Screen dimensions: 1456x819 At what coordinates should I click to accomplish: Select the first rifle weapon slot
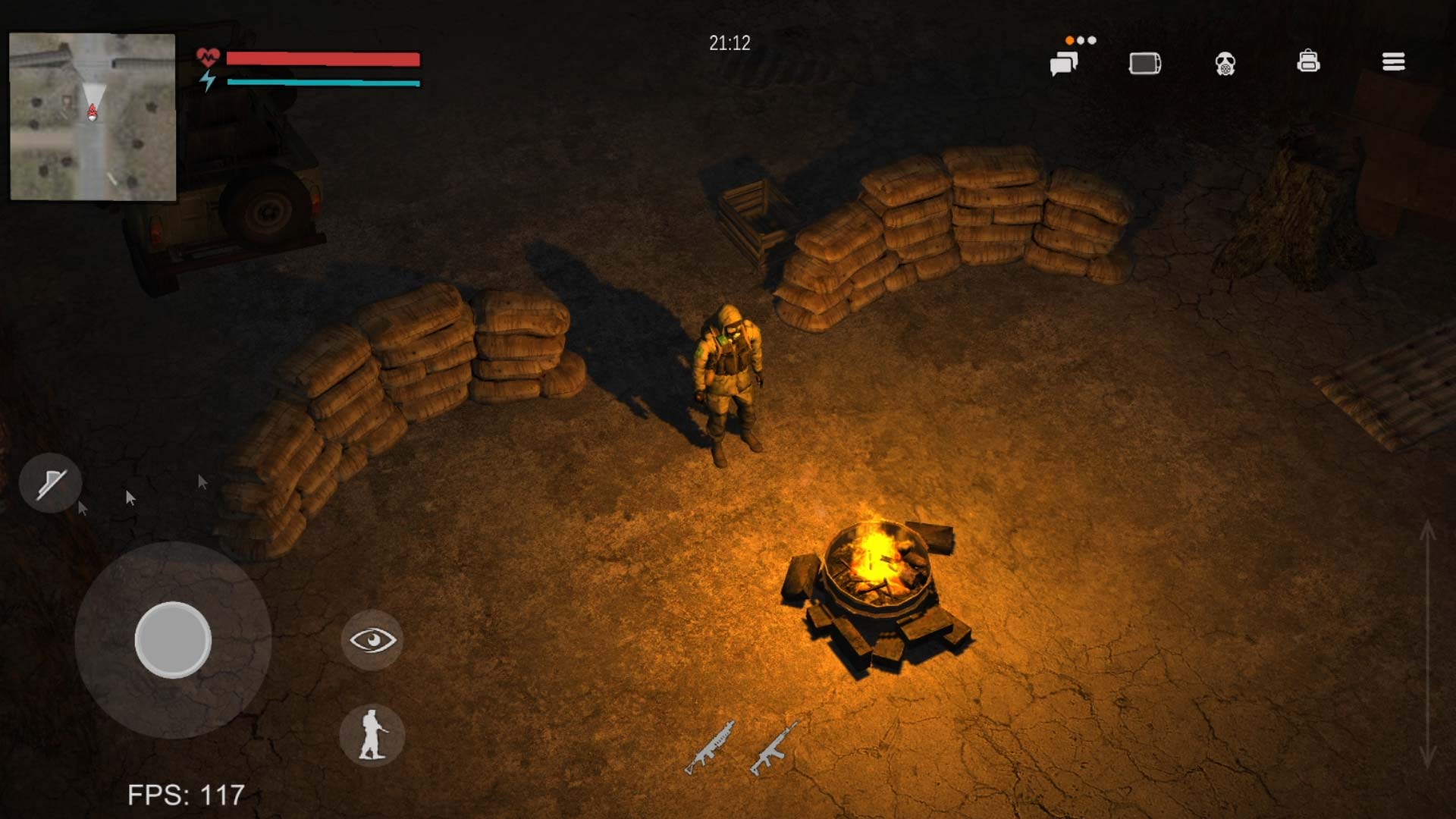(x=710, y=747)
